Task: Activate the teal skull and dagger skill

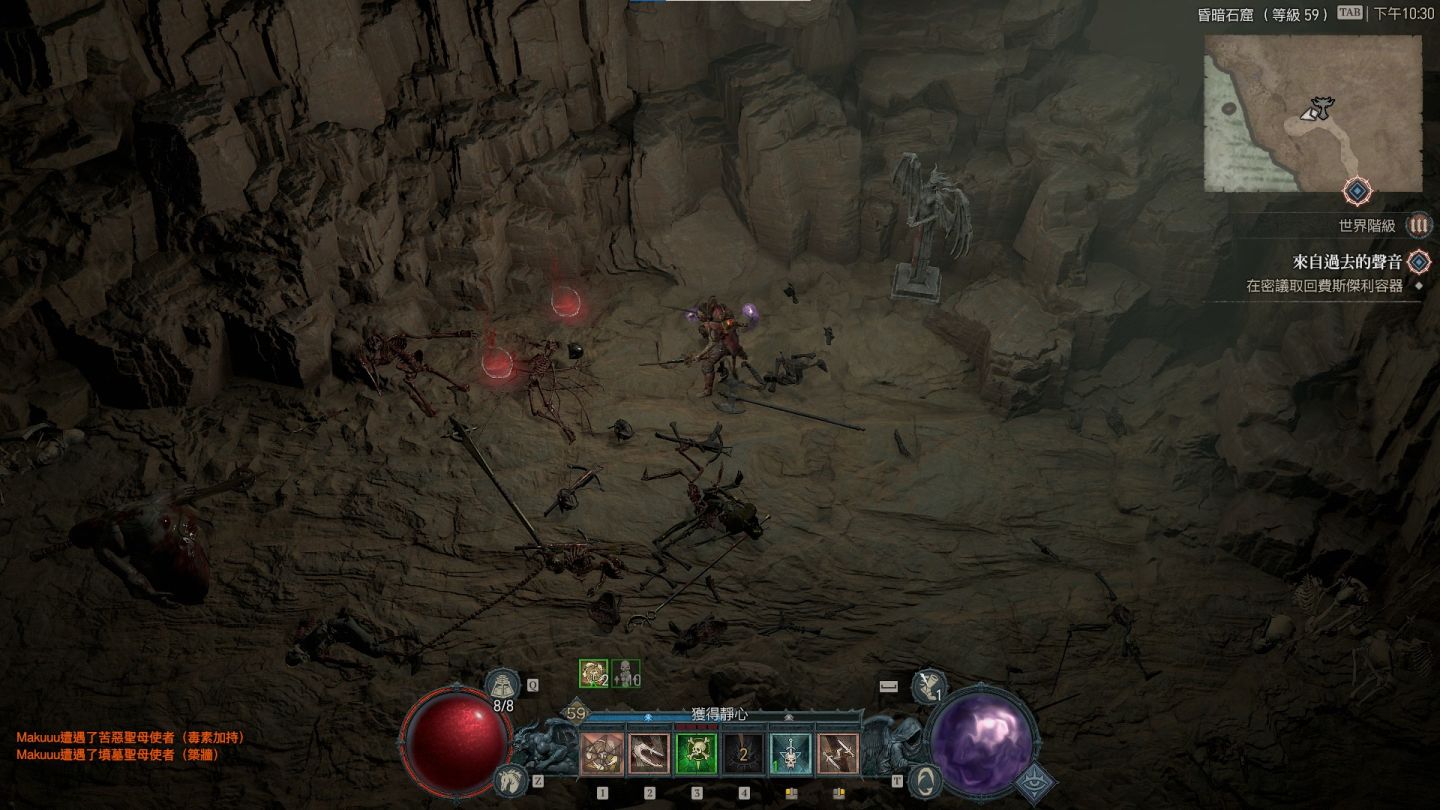Action: 790,755
